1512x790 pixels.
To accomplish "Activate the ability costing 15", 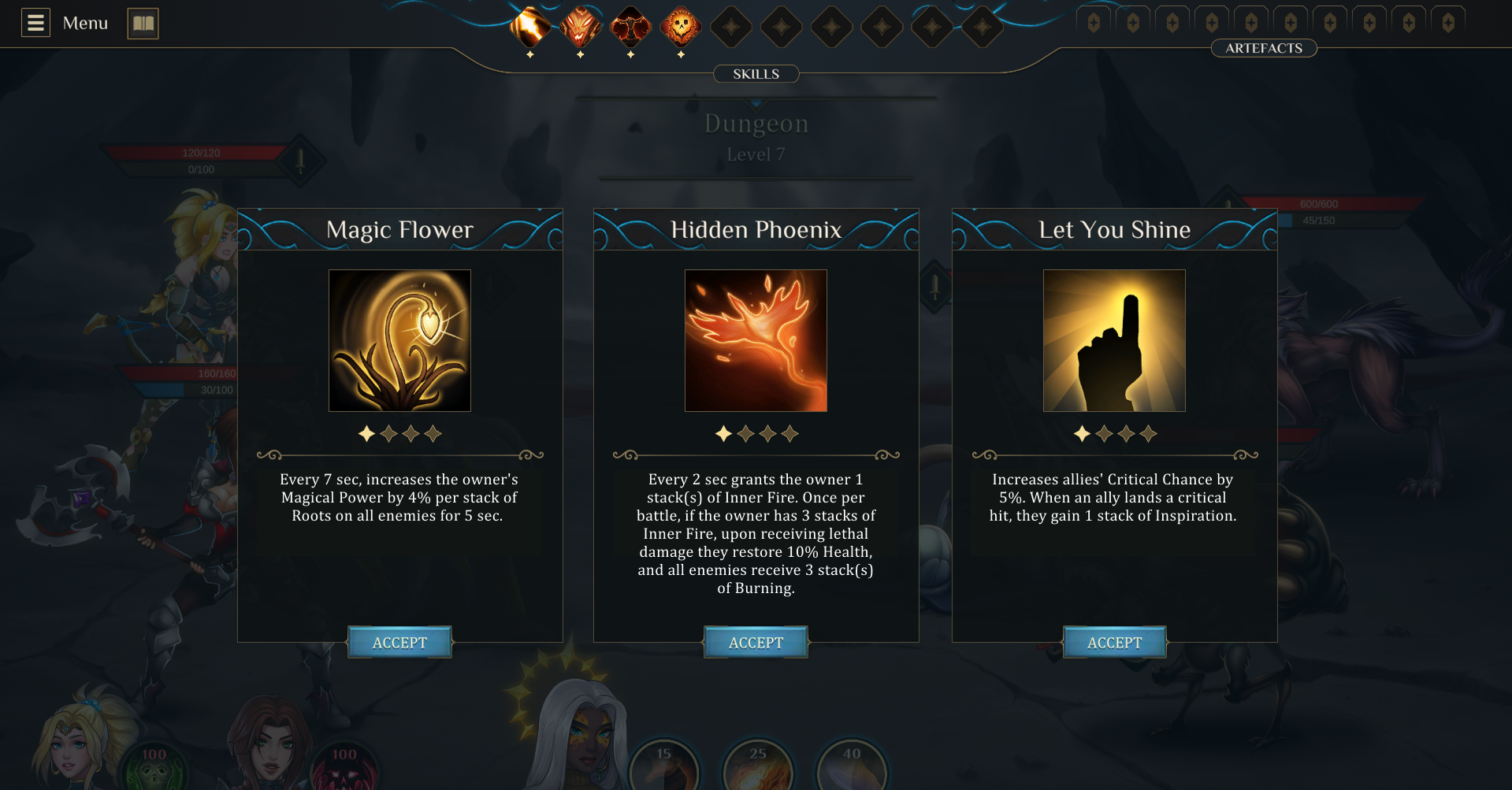I will pyautogui.click(x=664, y=766).
